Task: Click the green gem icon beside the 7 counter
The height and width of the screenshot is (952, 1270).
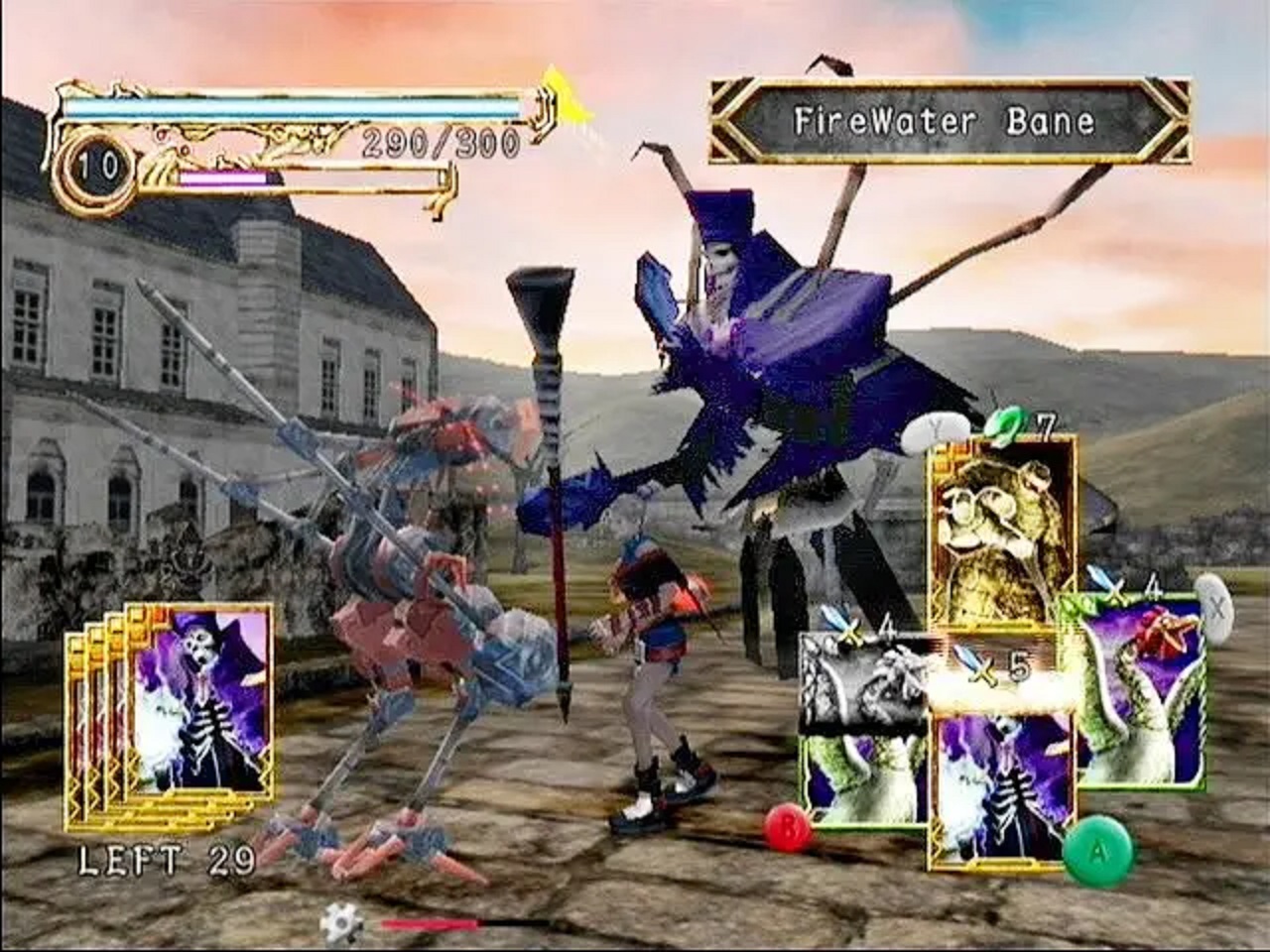Action: click(x=1005, y=424)
